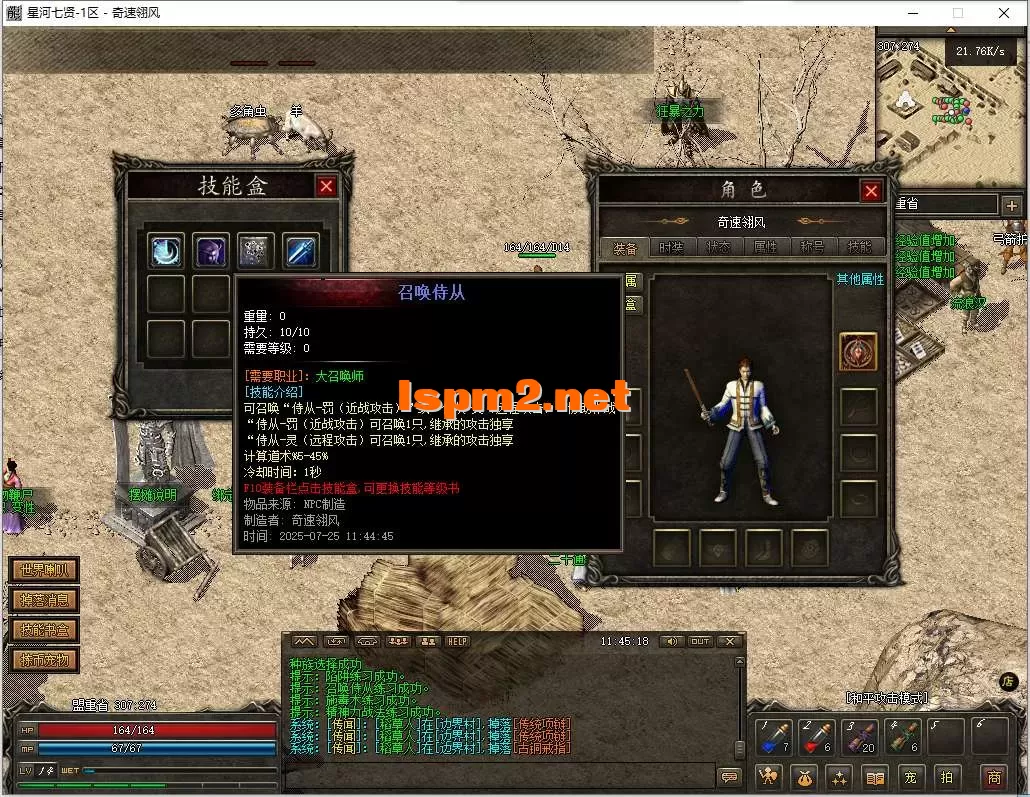Open the 拍 auction button
The height and width of the screenshot is (797, 1030).
(x=946, y=777)
